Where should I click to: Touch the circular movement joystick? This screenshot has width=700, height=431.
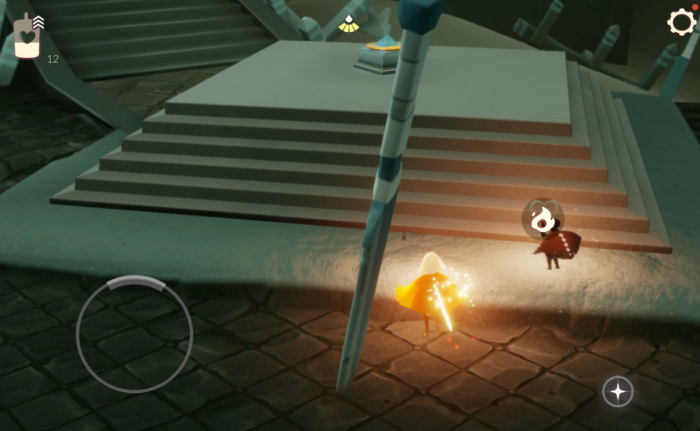(x=134, y=334)
